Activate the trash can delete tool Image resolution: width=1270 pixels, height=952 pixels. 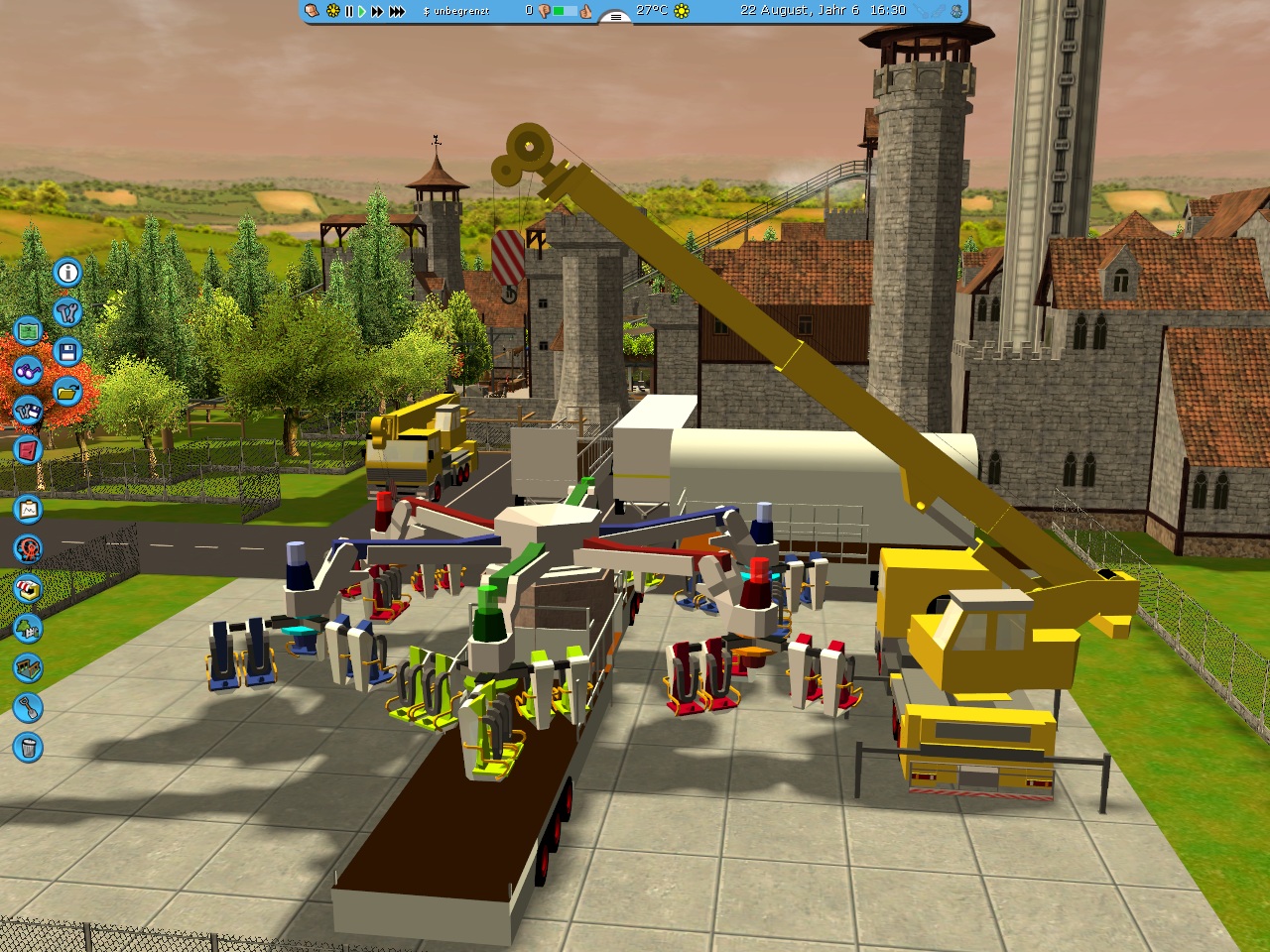tap(28, 747)
